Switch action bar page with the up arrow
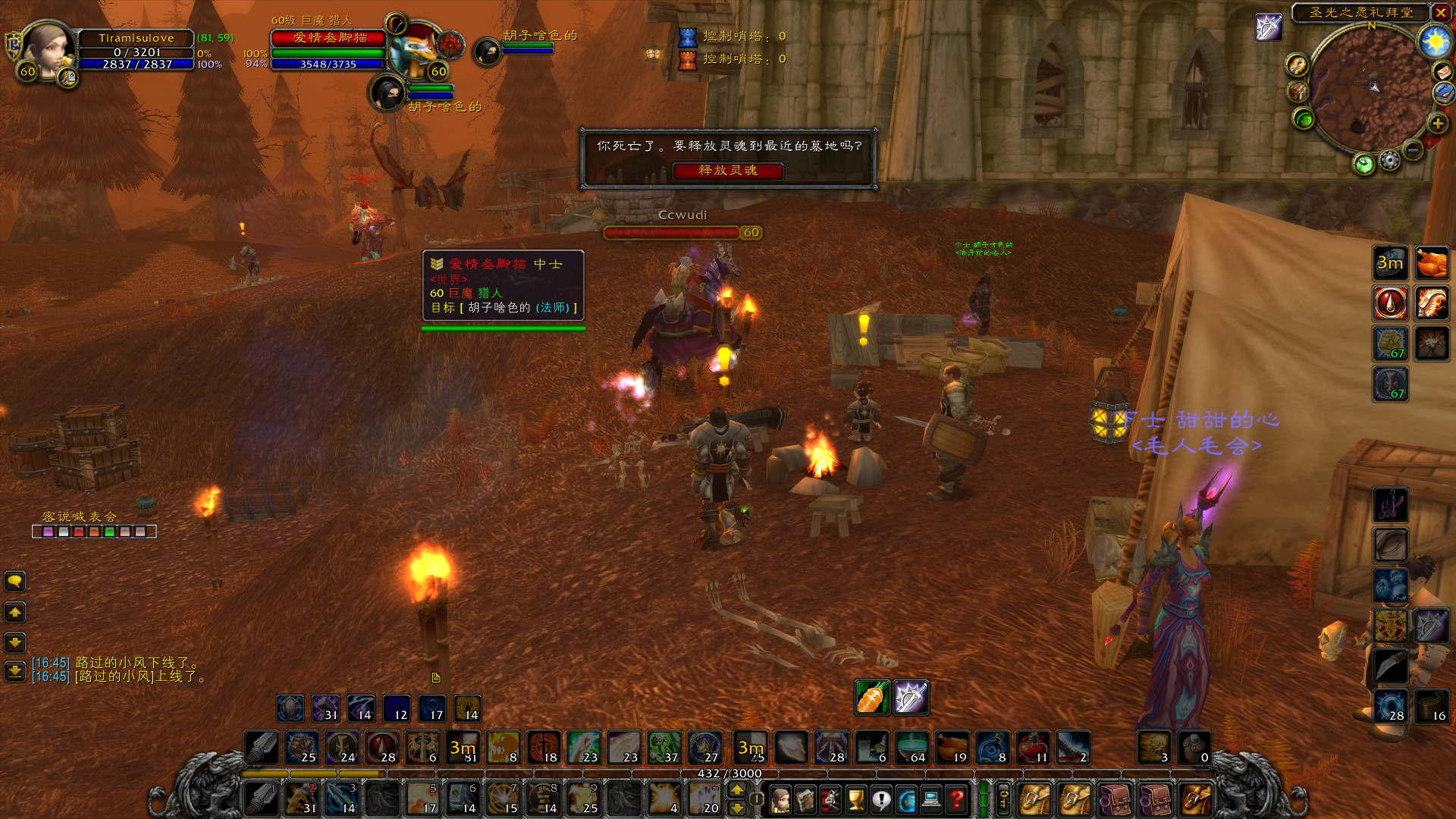Image resolution: width=1456 pixels, height=819 pixels. [x=736, y=790]
